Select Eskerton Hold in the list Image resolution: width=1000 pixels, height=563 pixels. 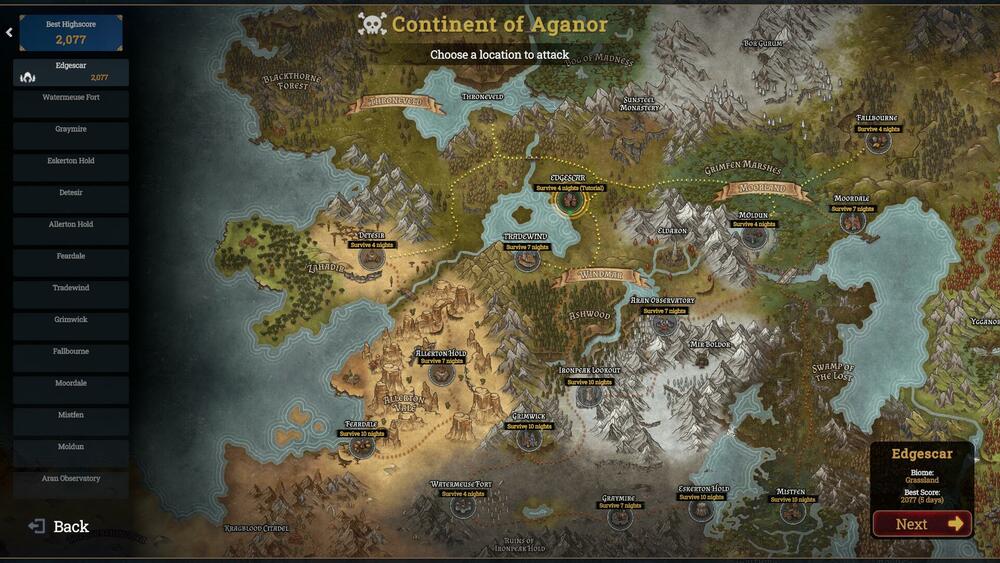71,160
